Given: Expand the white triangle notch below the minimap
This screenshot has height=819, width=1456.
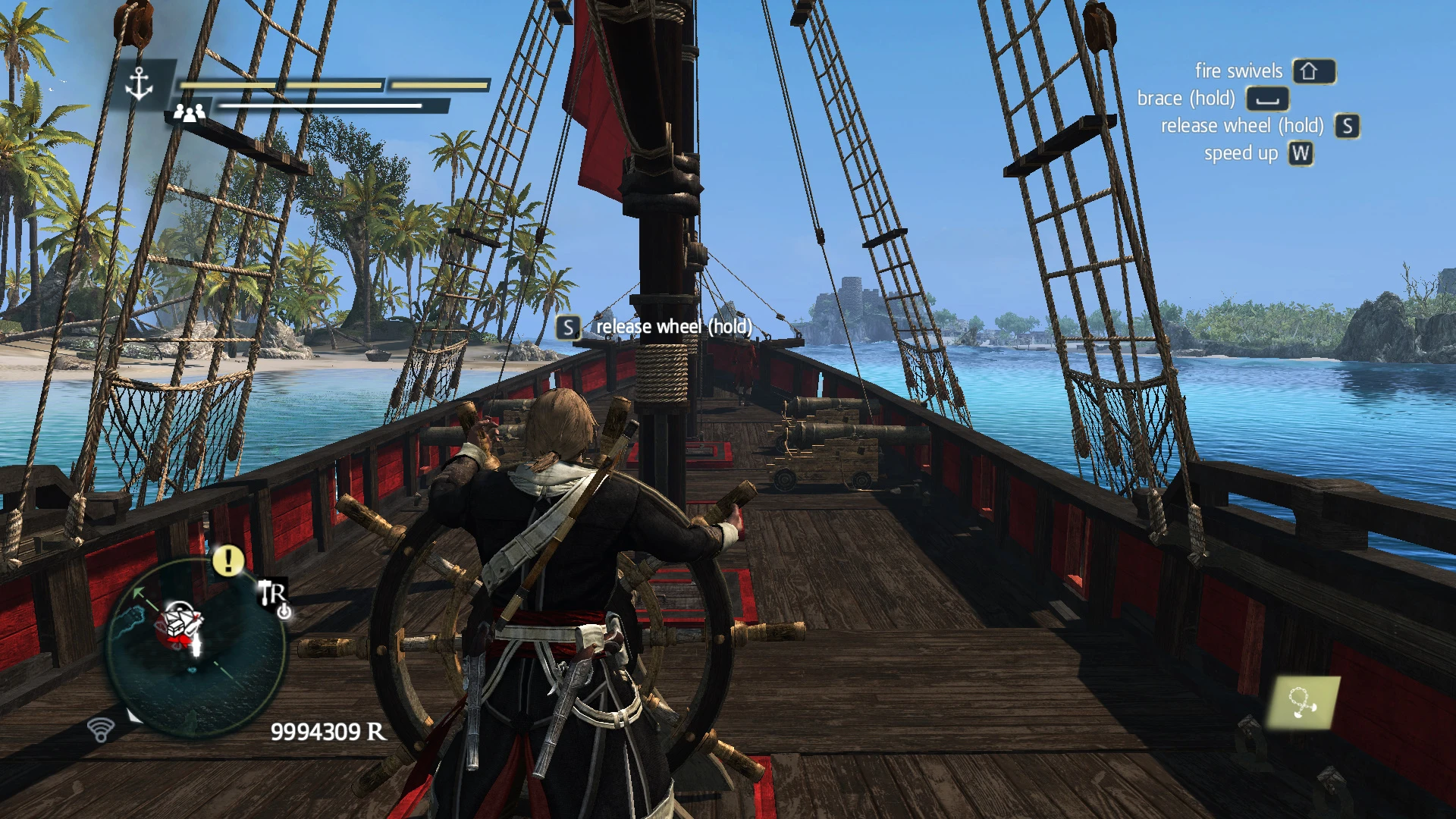Looking at the screenshot, I should pos(133,714).
